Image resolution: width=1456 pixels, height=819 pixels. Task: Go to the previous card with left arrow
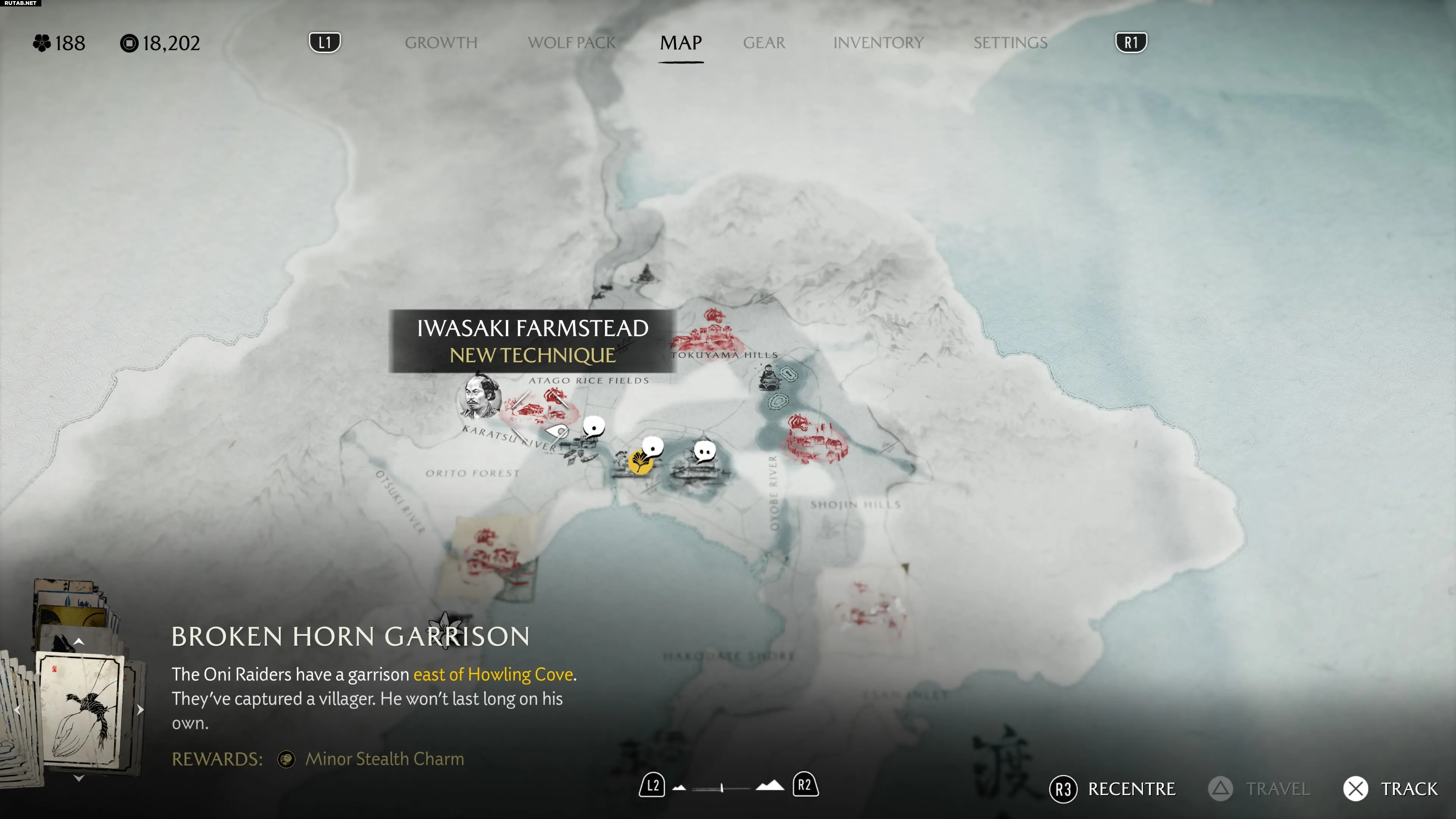[x=17, y=709]
